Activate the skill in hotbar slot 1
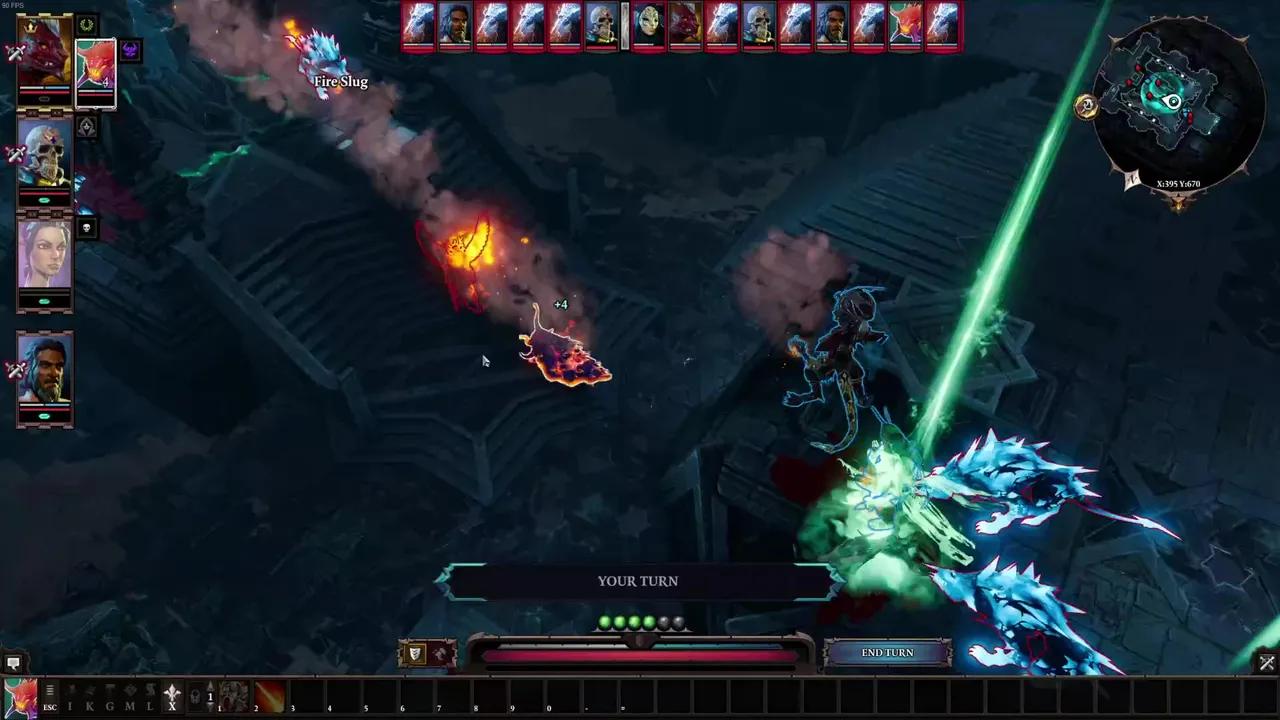The image size is (1280, 720). tap(233, 696)
